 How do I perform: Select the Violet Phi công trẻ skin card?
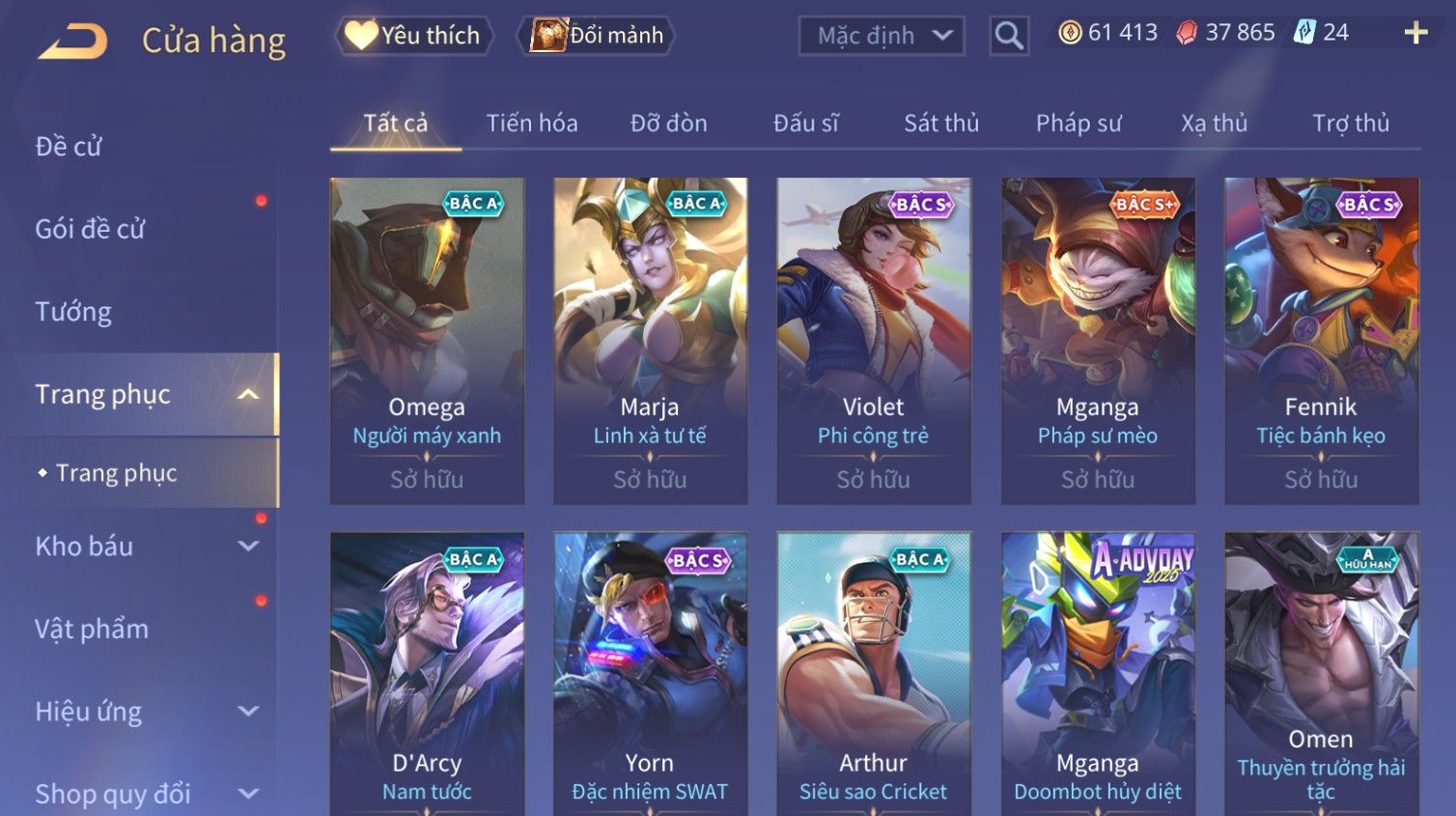coord(873,340)
